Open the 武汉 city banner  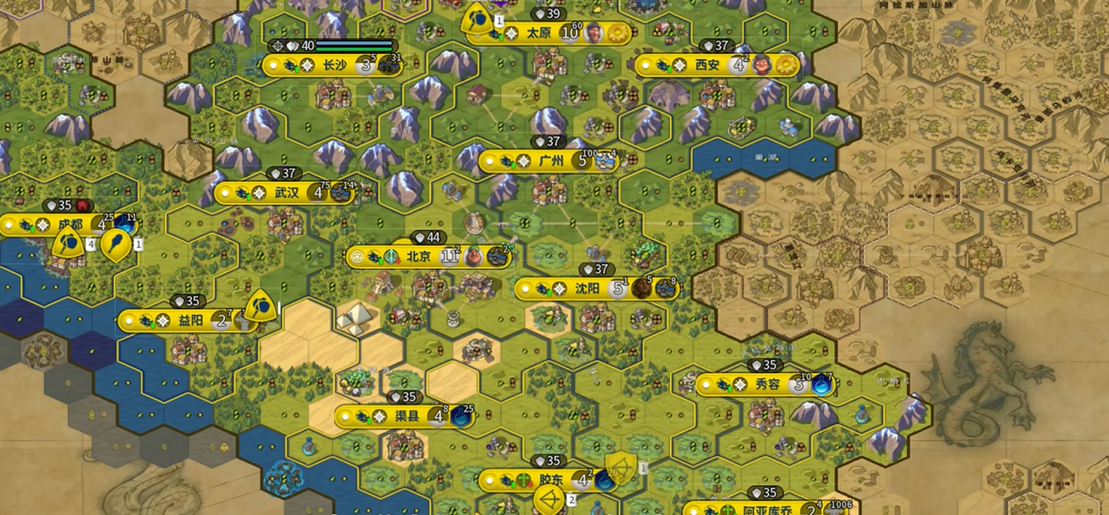286,192
